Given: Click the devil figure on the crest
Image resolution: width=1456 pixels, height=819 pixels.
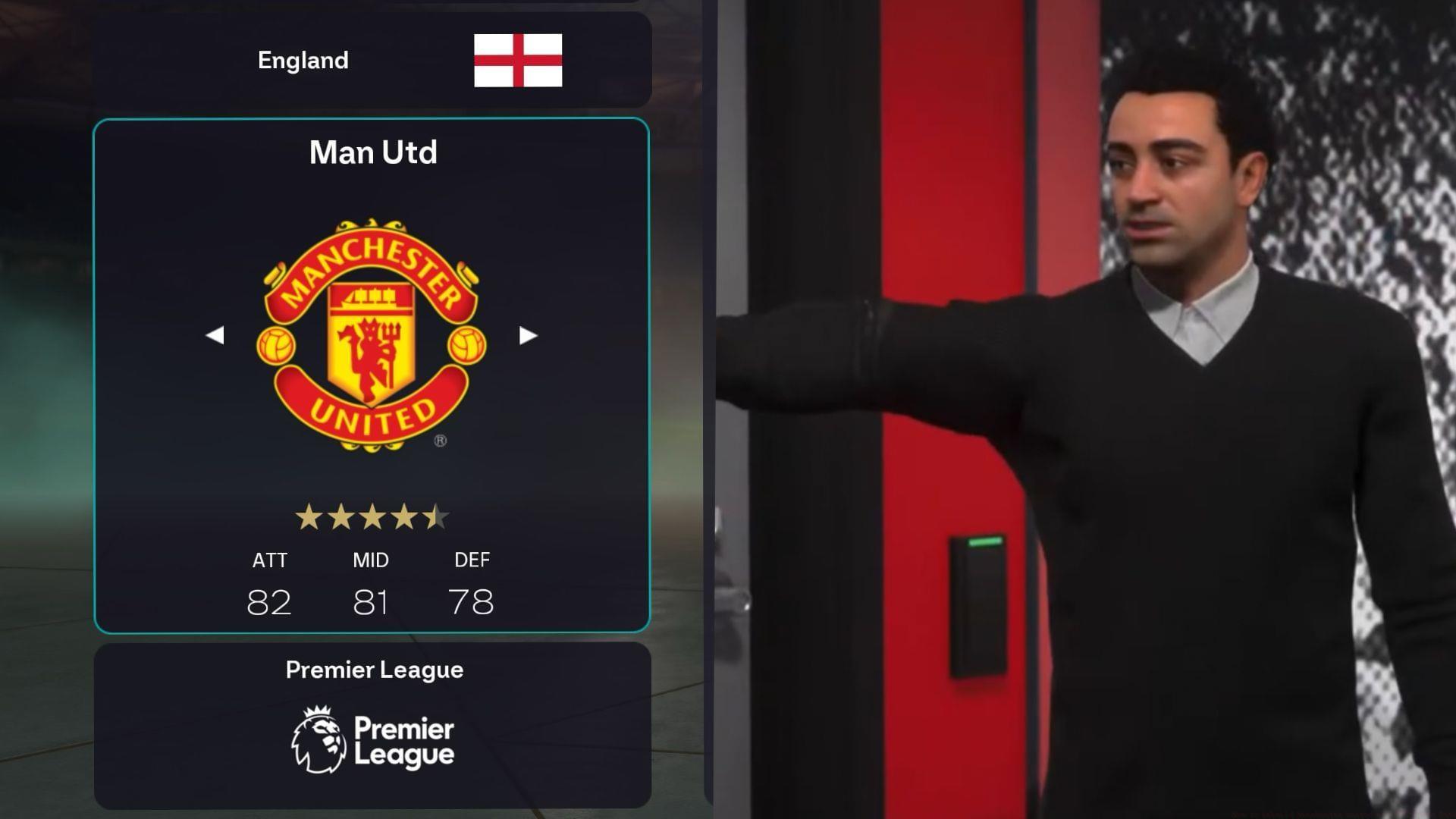Looking at the screenshot, I should point(369,349).
